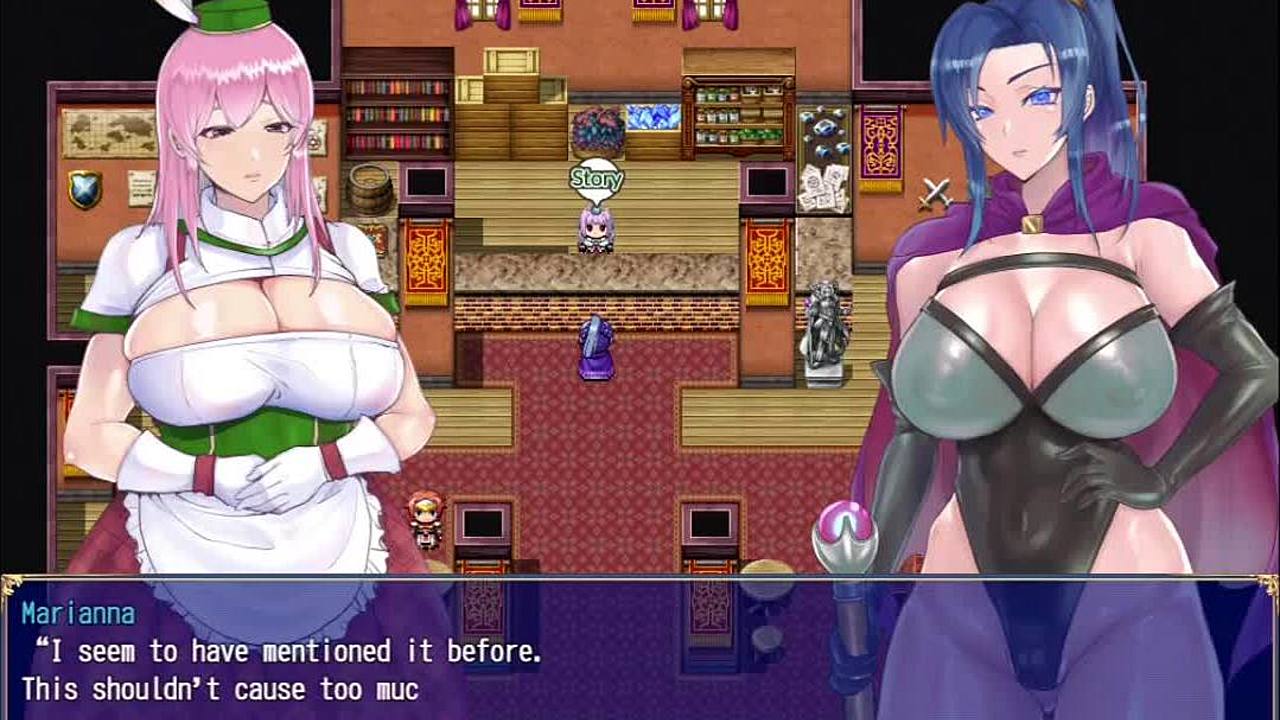The height and width of the screenshot is (720, 1280).
Task: Advance Marianna's dialogue message box
Action: click(640, 648)
